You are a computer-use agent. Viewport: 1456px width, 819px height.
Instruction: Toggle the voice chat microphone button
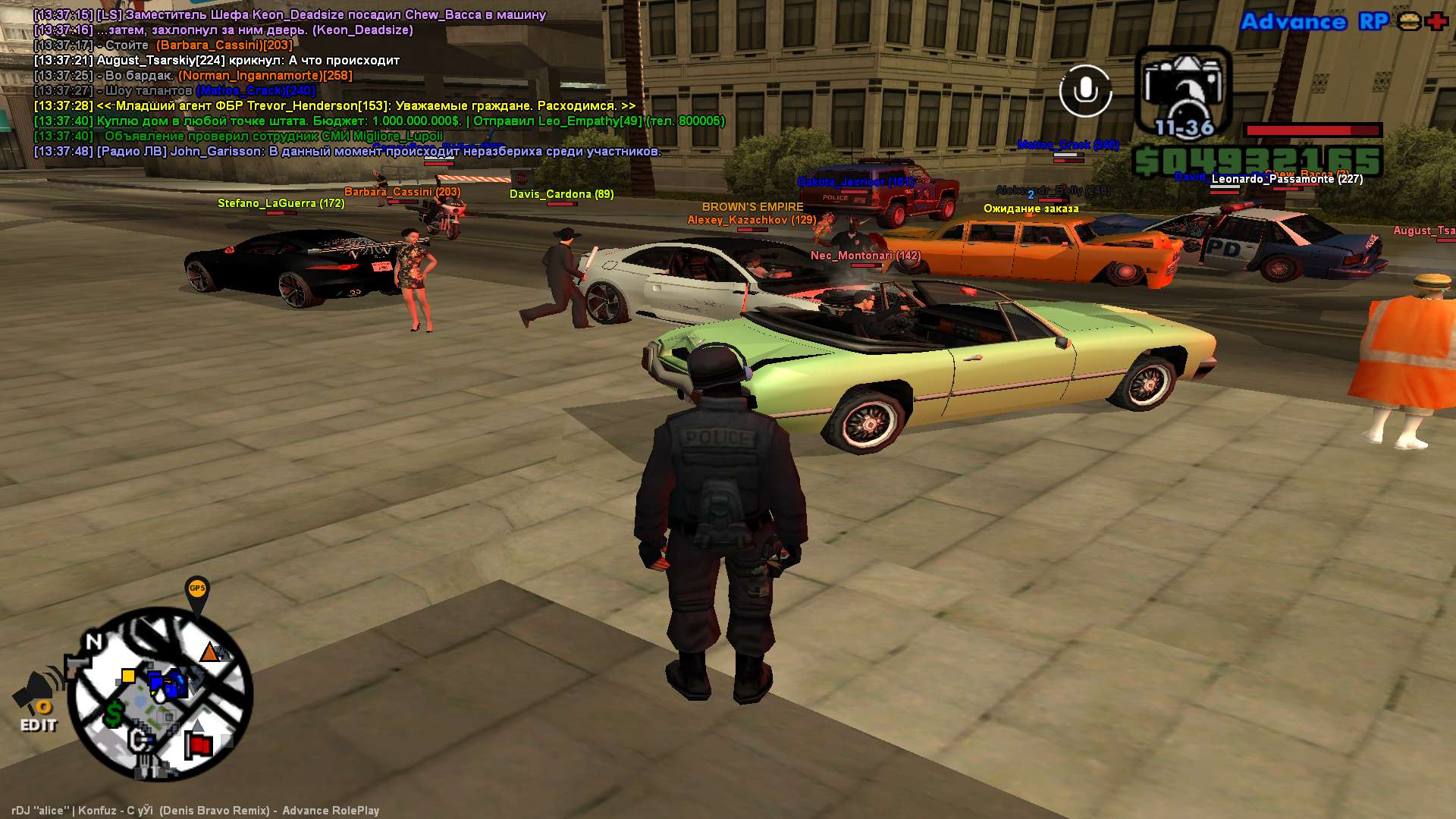[1085, 91]
